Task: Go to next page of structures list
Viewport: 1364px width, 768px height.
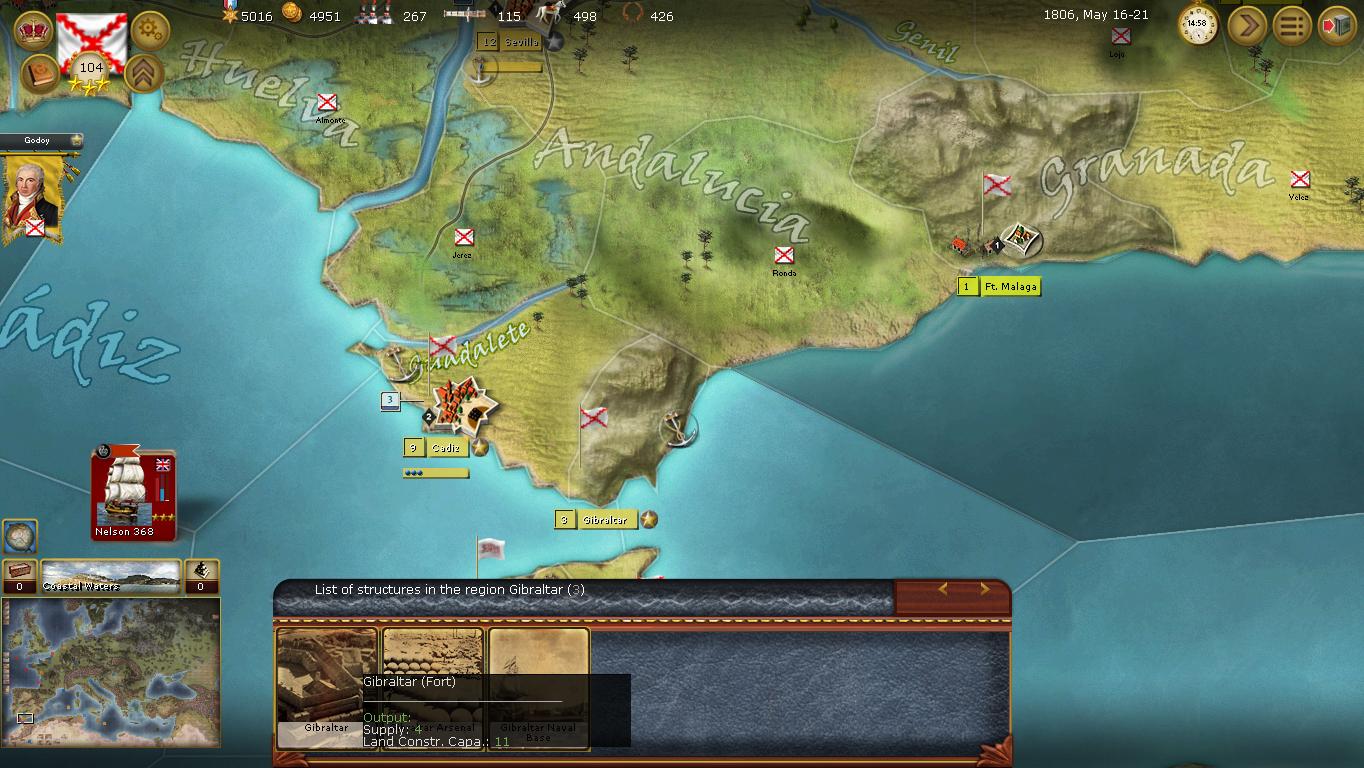Action: coord(984,590)
